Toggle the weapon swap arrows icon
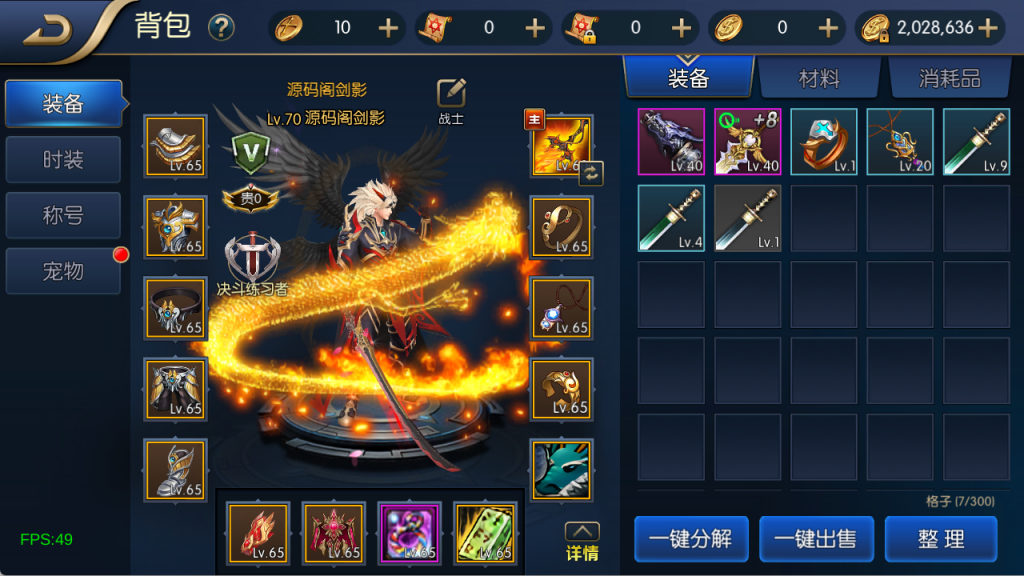The width and height of the screenshot is (1024, 576). click(591, 172)
